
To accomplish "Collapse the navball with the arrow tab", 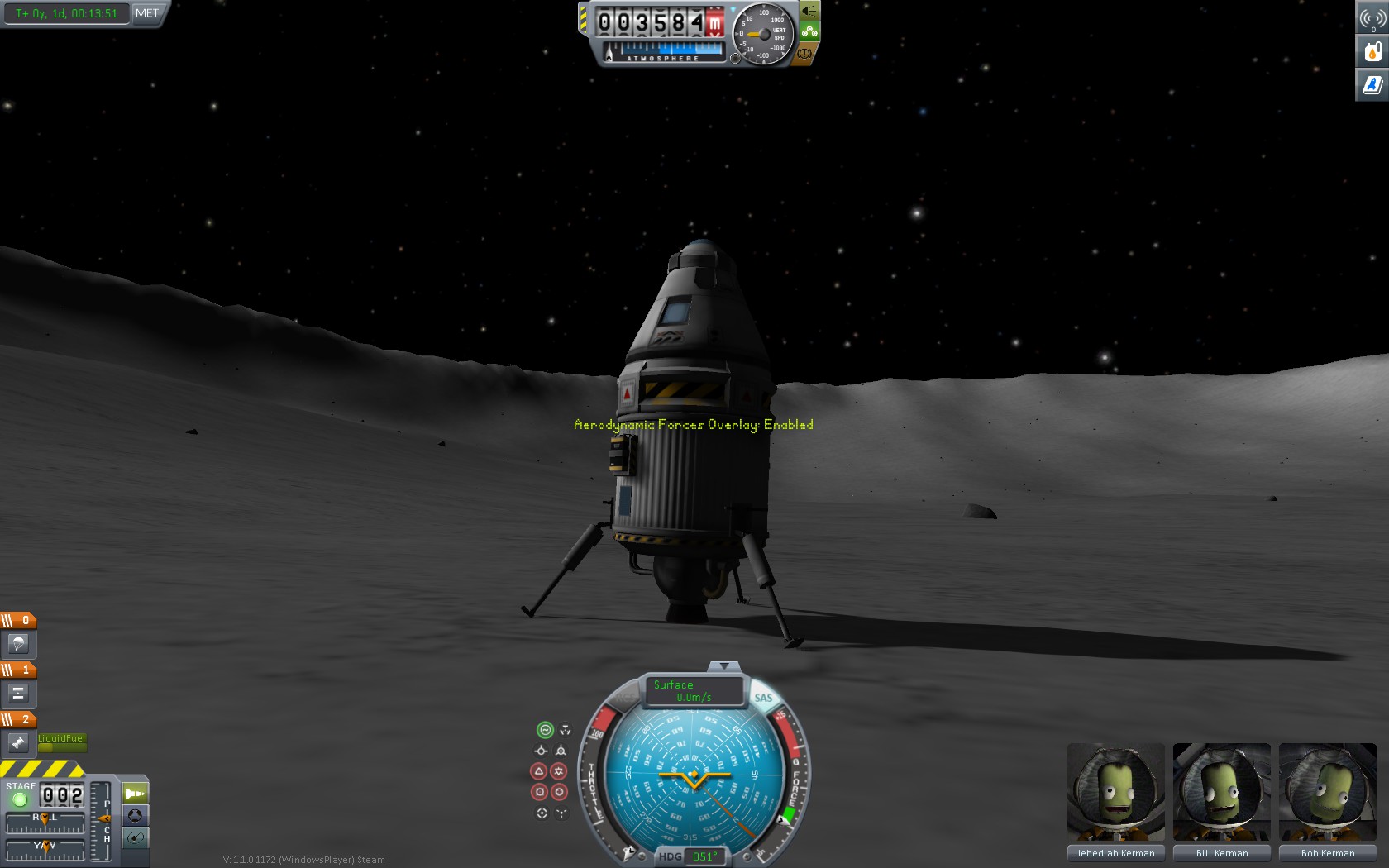I will tap(724, 665).
